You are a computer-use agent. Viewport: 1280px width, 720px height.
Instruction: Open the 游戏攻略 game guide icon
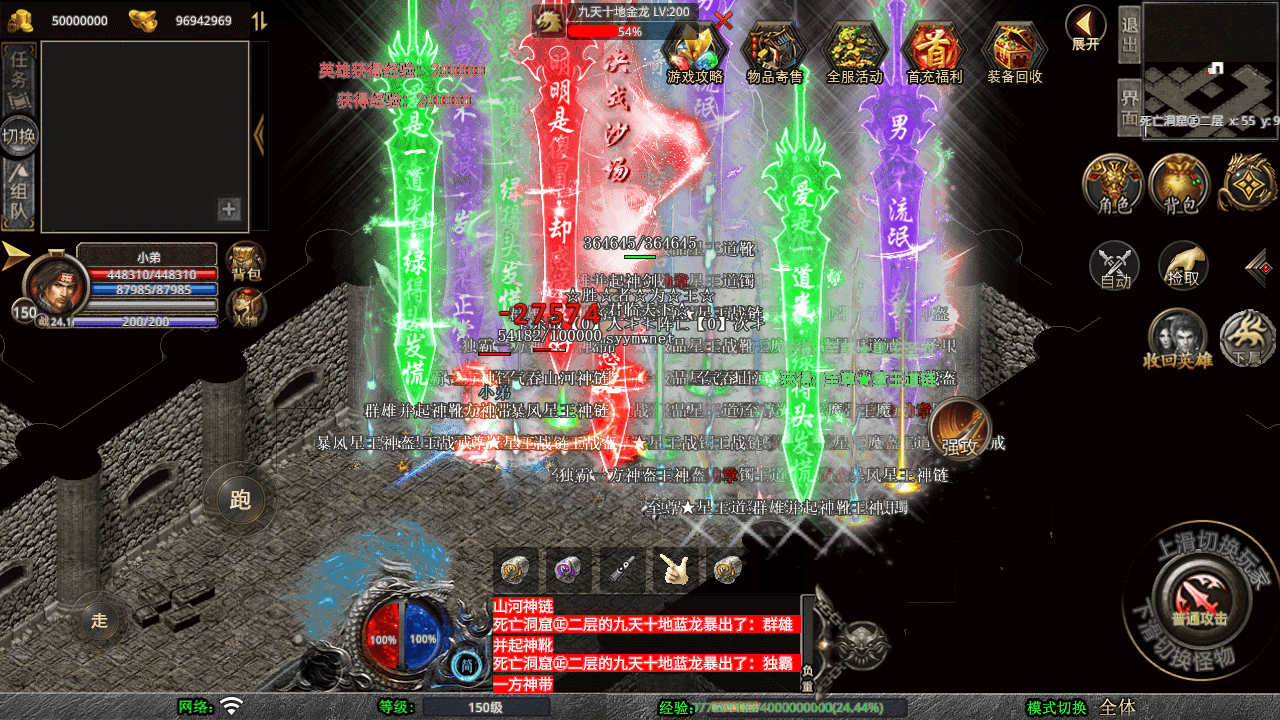(x=695, y=50)
